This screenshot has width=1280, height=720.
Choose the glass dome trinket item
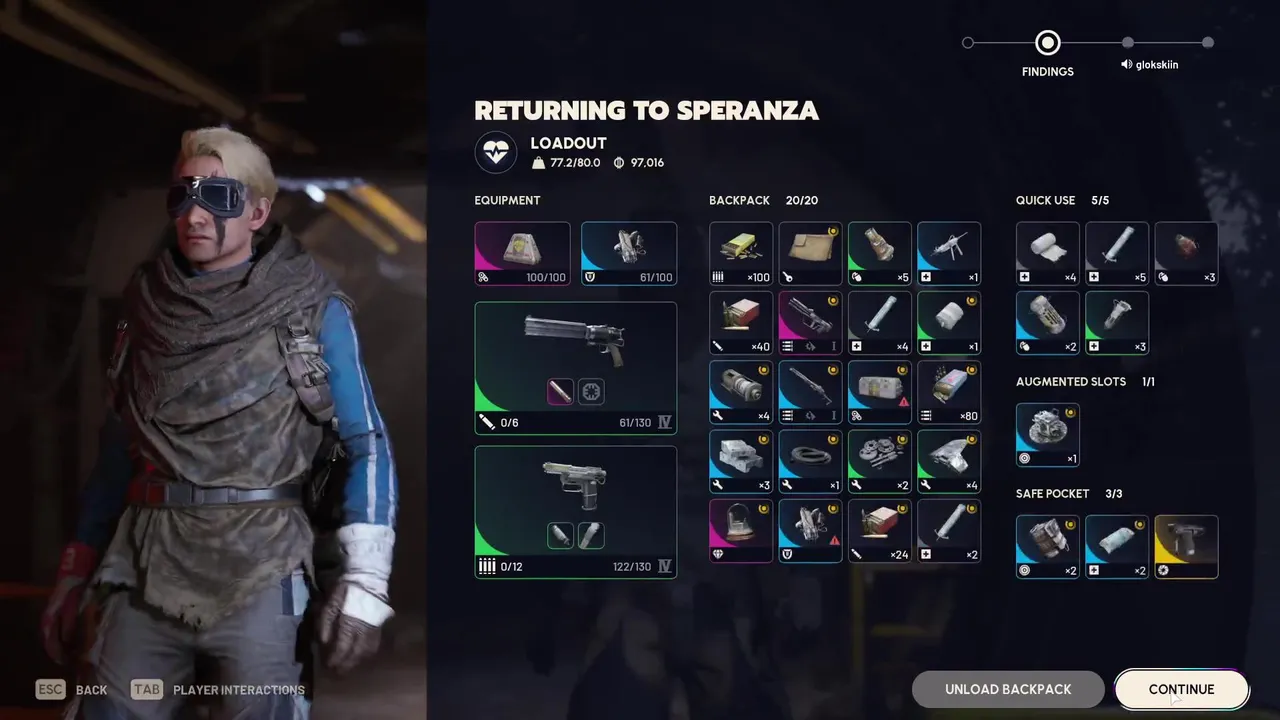tap(741, 531)
